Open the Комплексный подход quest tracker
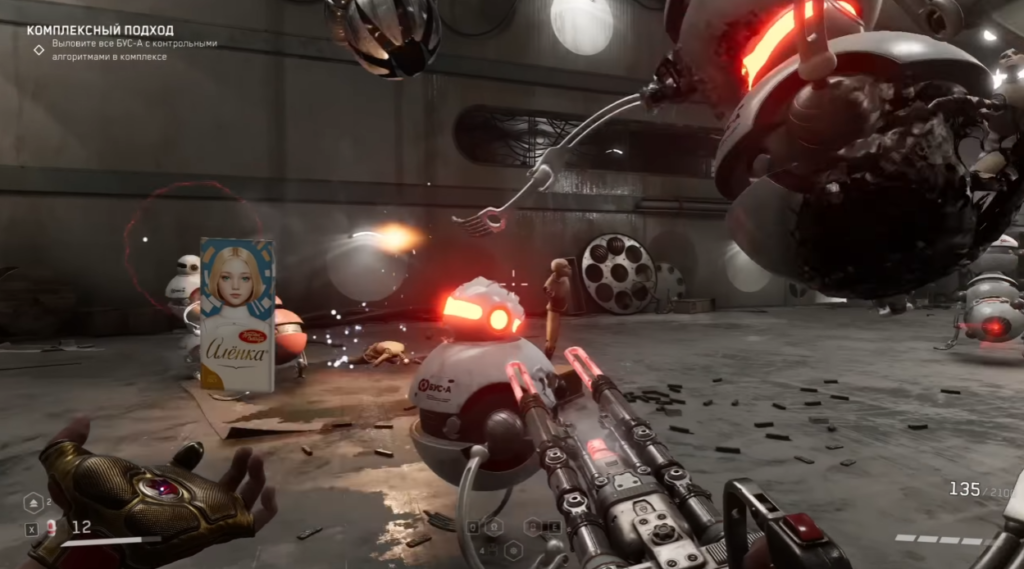The width and height of the screenshot is (1024, 569). (x=100, y=31)
